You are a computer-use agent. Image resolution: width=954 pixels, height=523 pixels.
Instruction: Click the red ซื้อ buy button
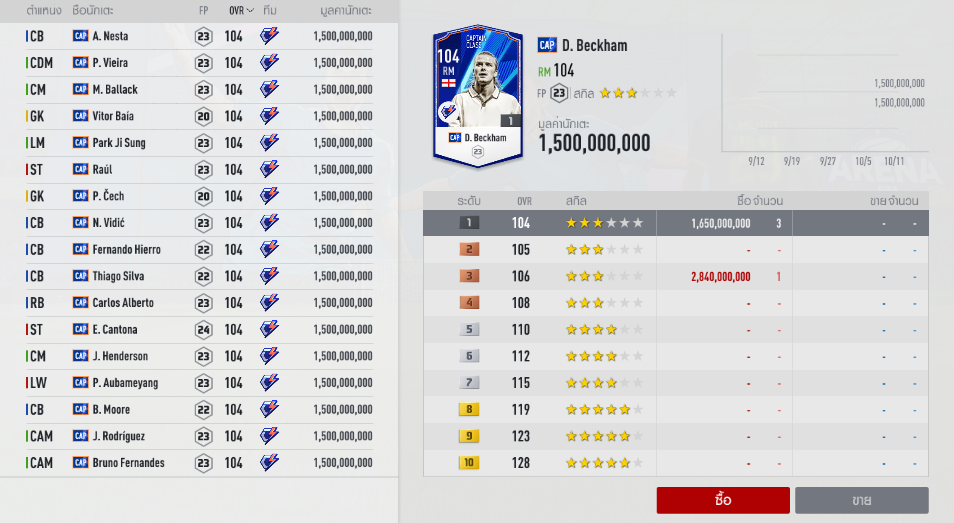tap(723, 500)
